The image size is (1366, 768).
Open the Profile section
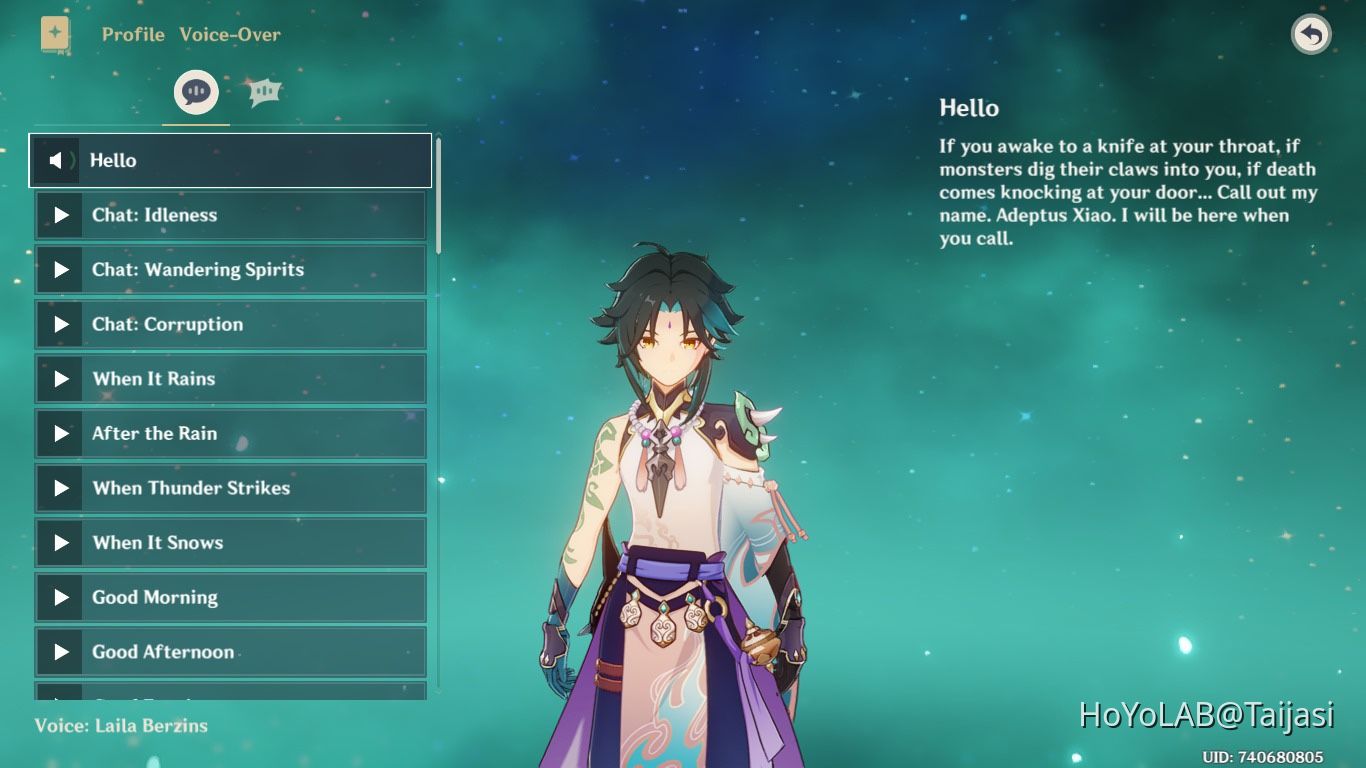[x=133, y=34]
